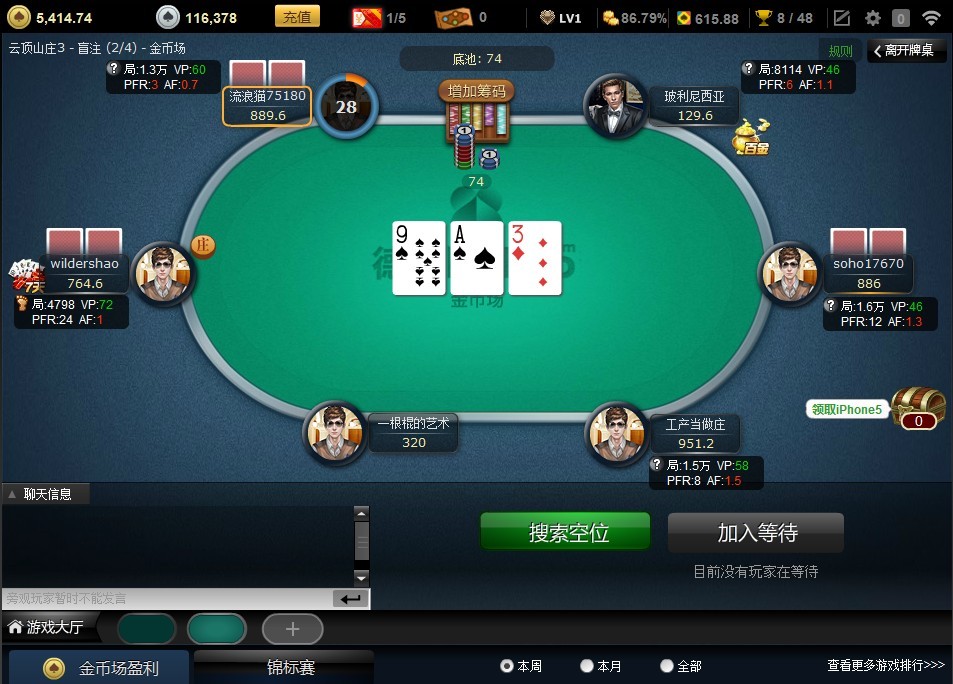Open the settings gear icon
The width and height of the screenshot is (953, 684).
click(873, 18)
